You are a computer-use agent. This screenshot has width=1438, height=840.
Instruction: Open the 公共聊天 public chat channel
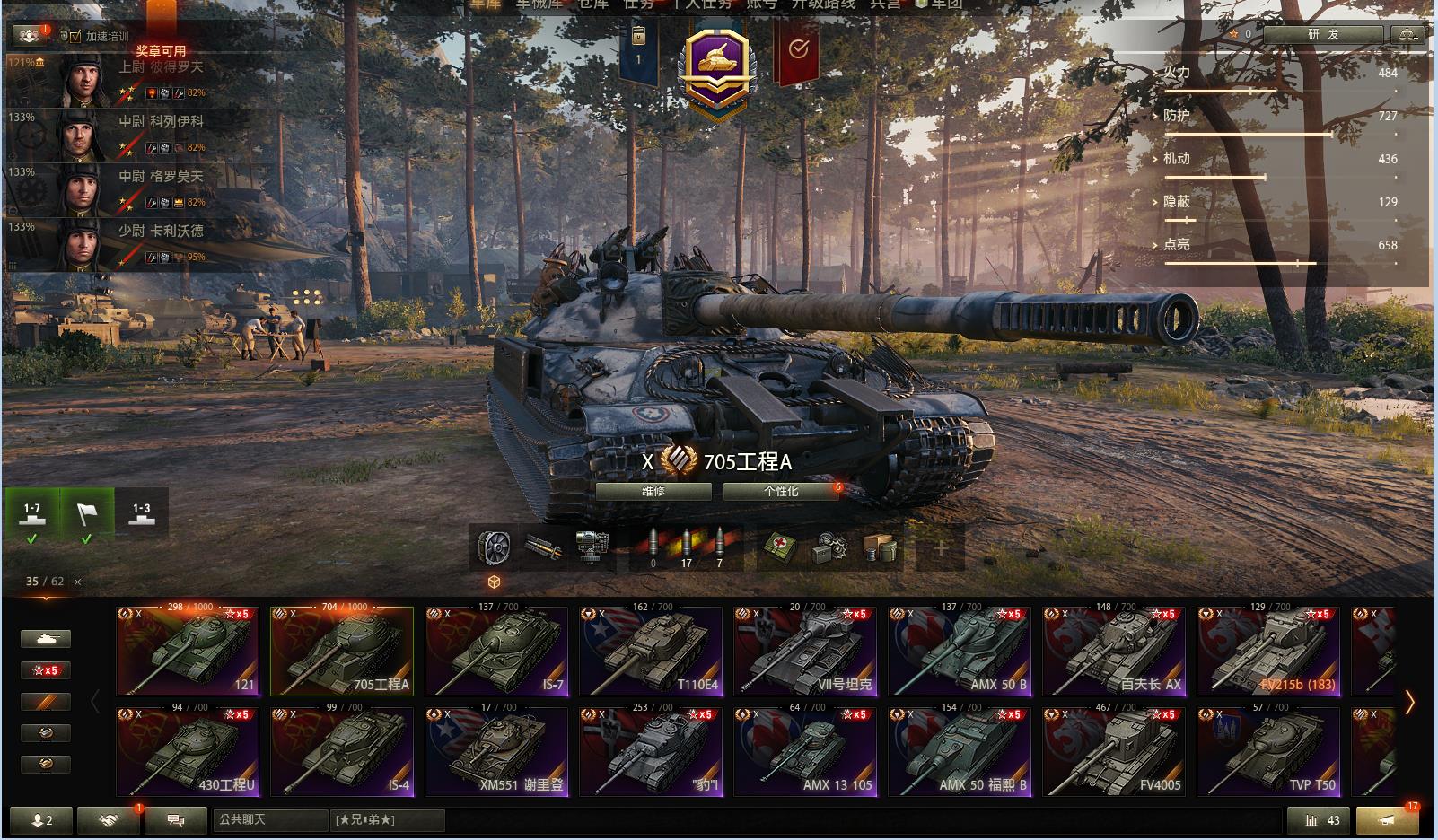coord(269,820)
